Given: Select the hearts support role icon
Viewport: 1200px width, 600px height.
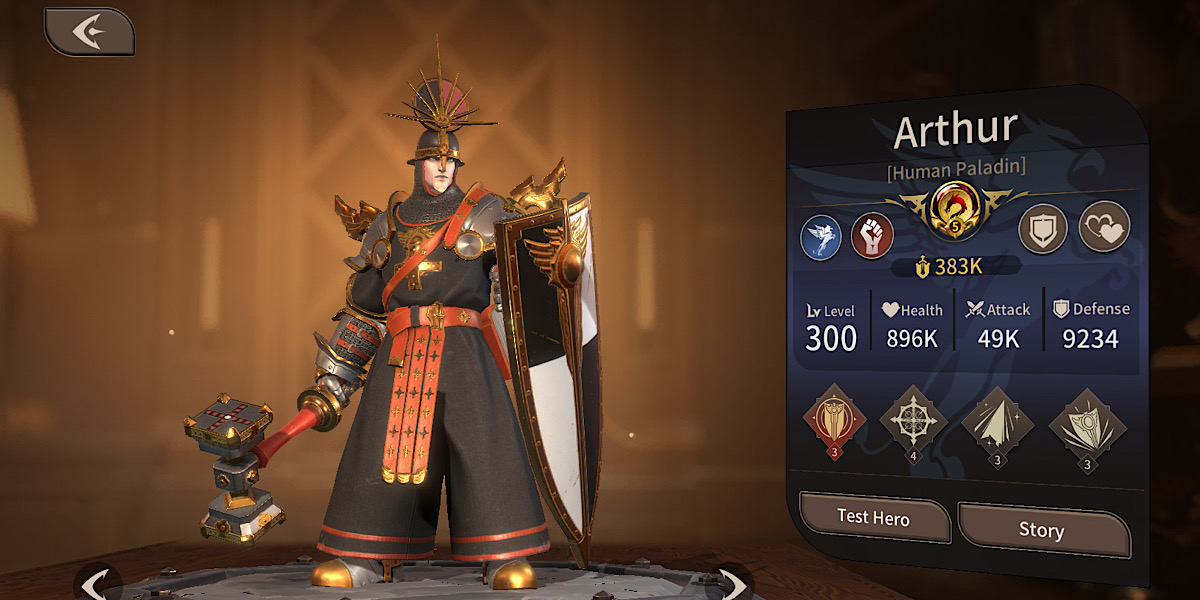Looking at the screenshot, I should [1104, 227].
